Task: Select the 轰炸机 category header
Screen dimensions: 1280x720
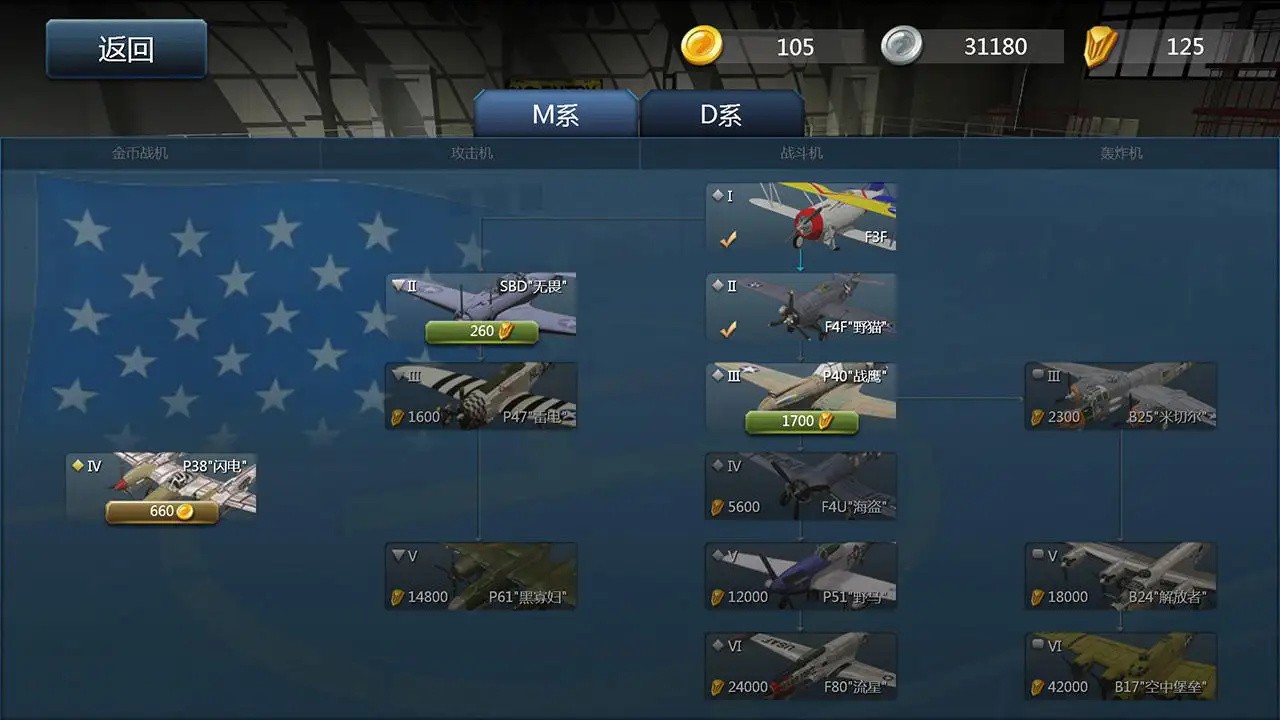Action: coord(1122,153)
